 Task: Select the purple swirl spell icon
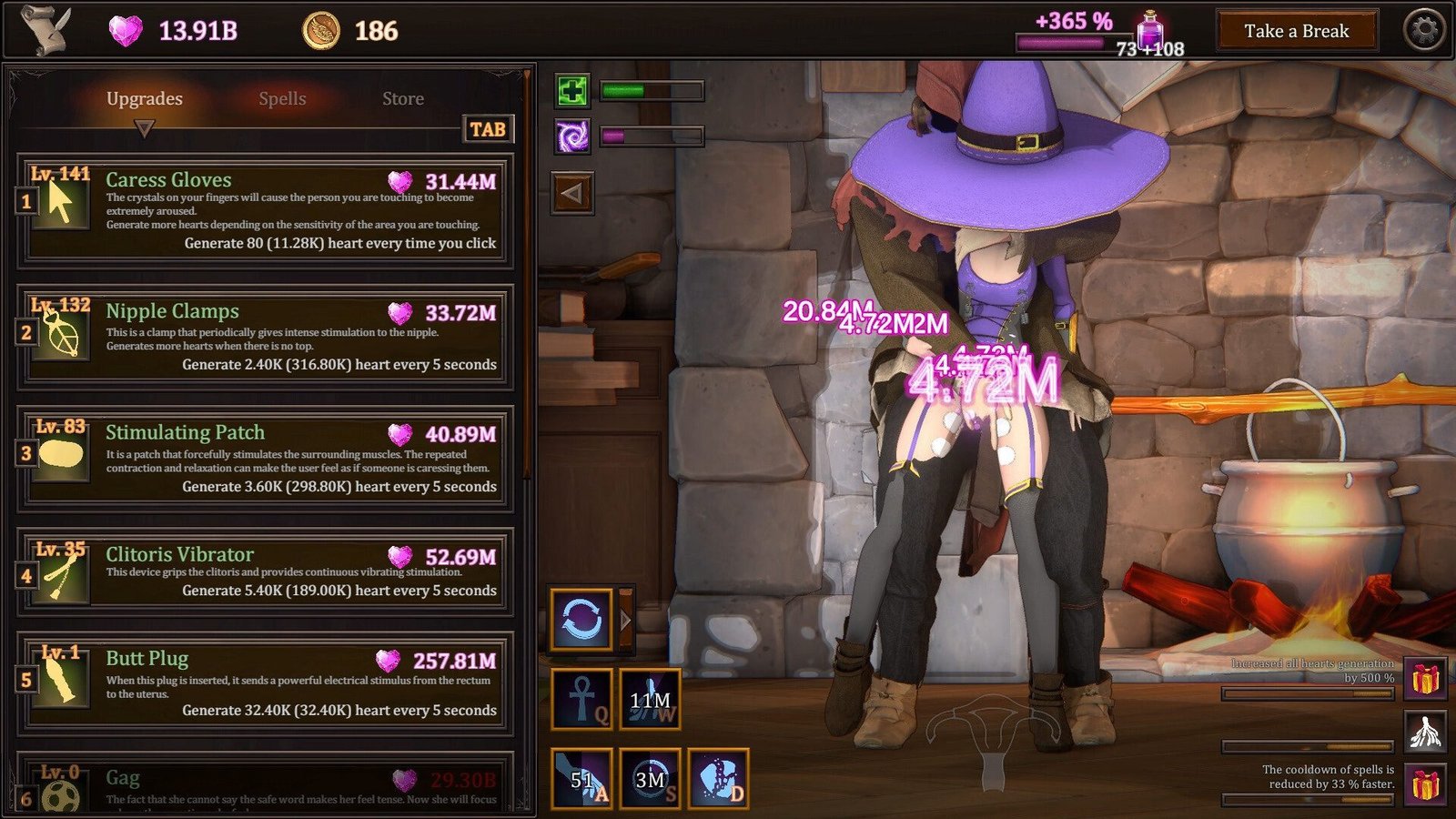point(571,135)
